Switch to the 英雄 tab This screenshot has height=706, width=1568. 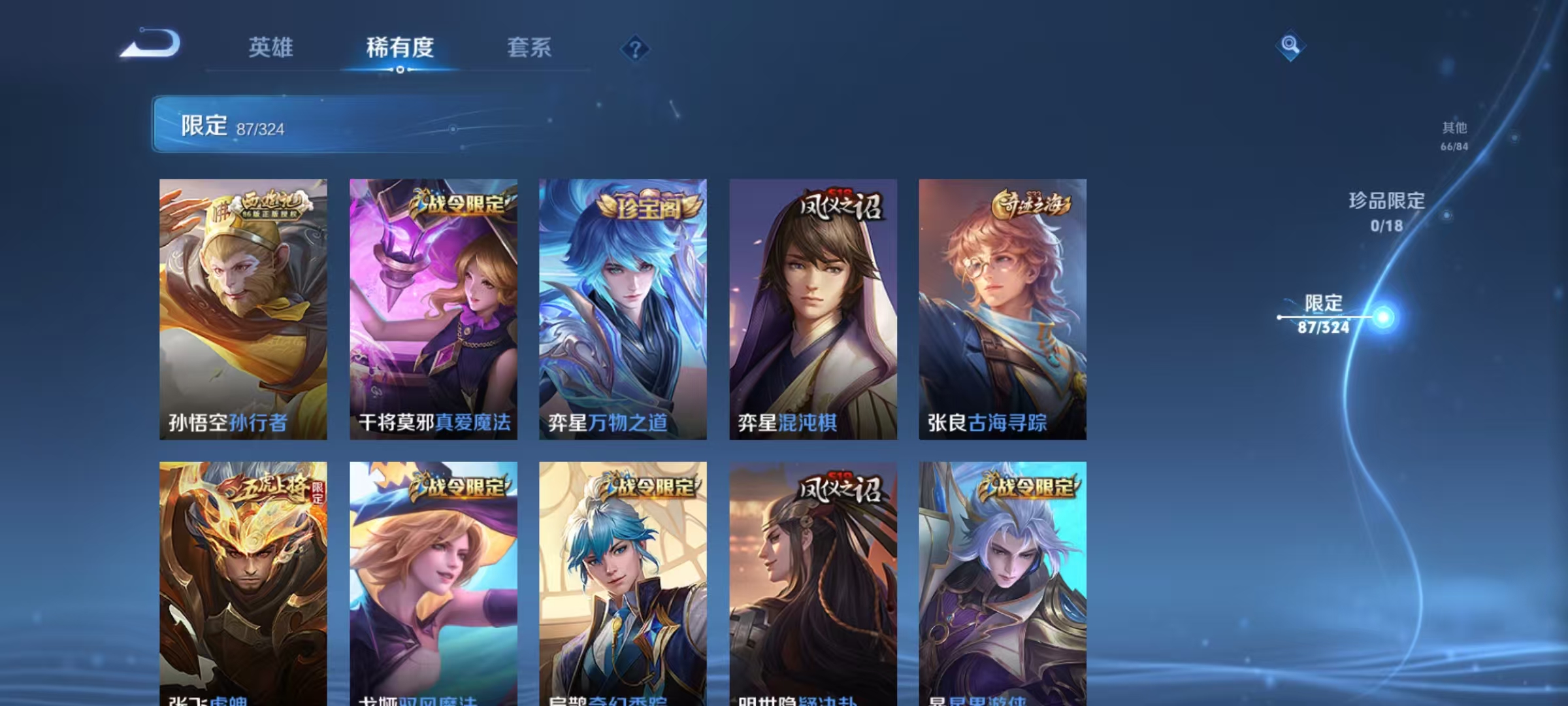tap(271, 48)
